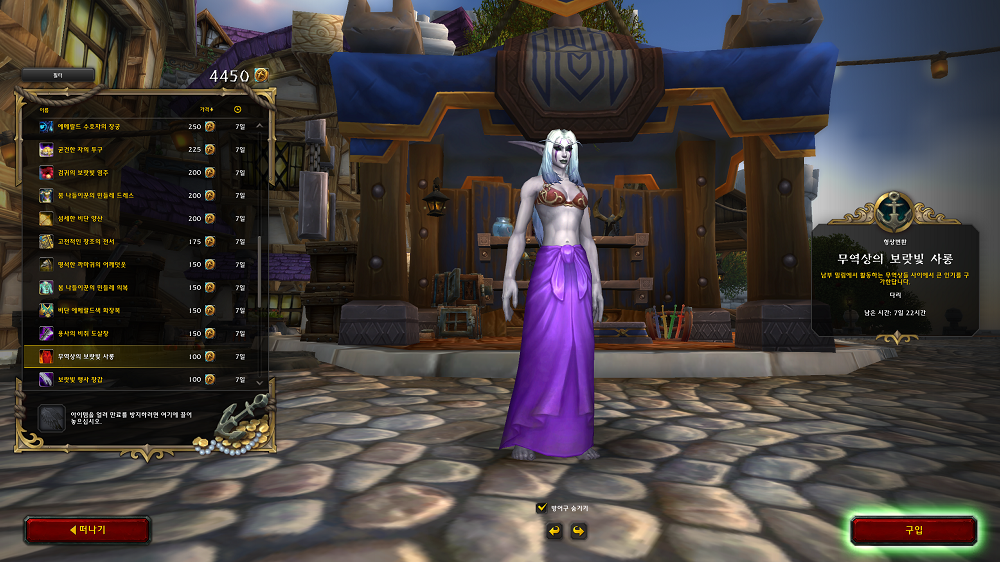The width and height of the screenshot is (1000, 562).
Task: Select the 고전적인 창조의 전서 row
Action: (140, 242)
